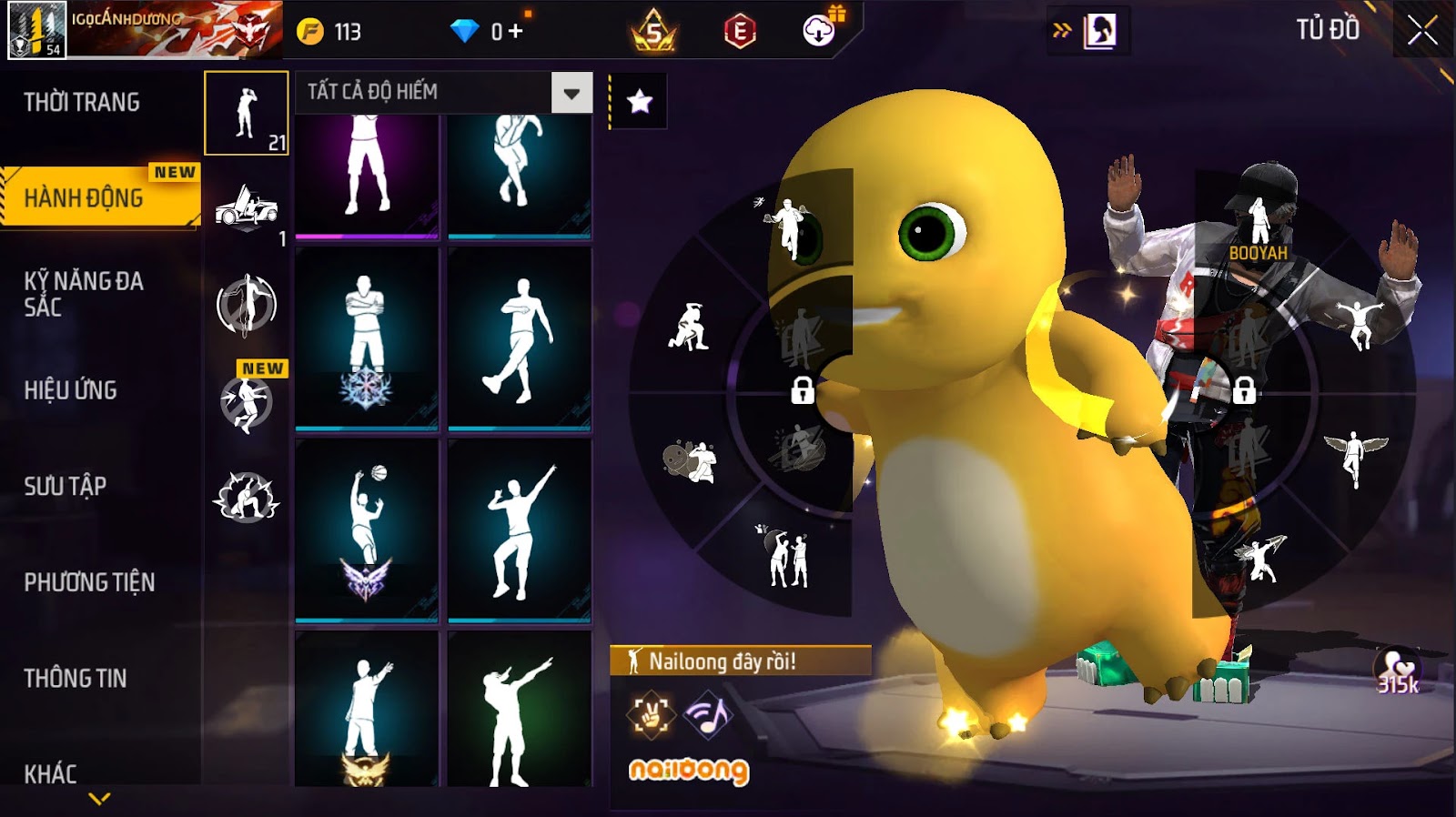The height and width of the screenshot is (817, 1456).
Task: Open the Thời Trang category
Action: pos(82,102)
